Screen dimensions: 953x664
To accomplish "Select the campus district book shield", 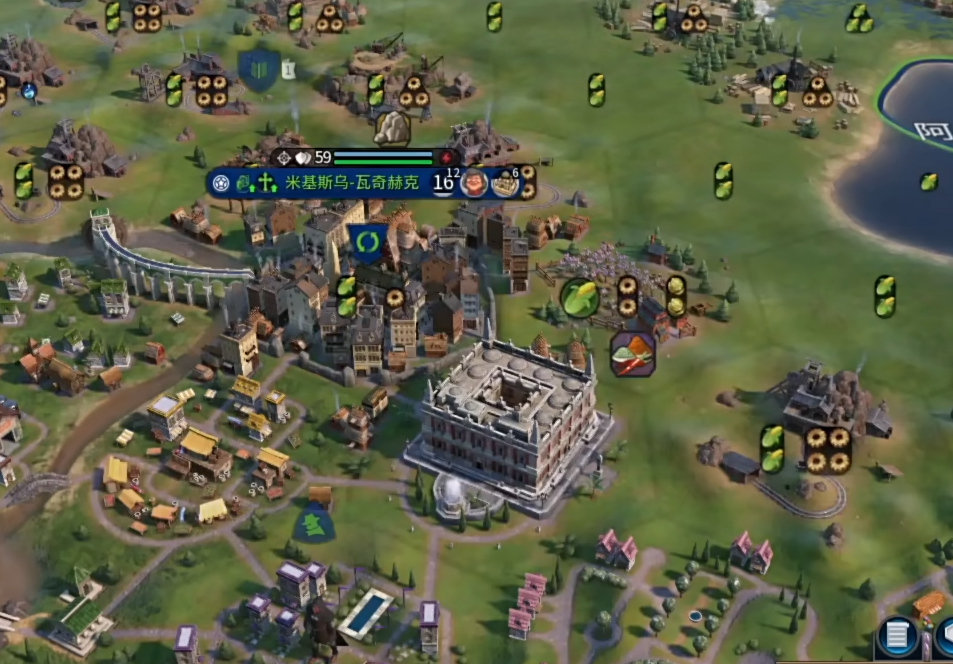I will [258, 70].
